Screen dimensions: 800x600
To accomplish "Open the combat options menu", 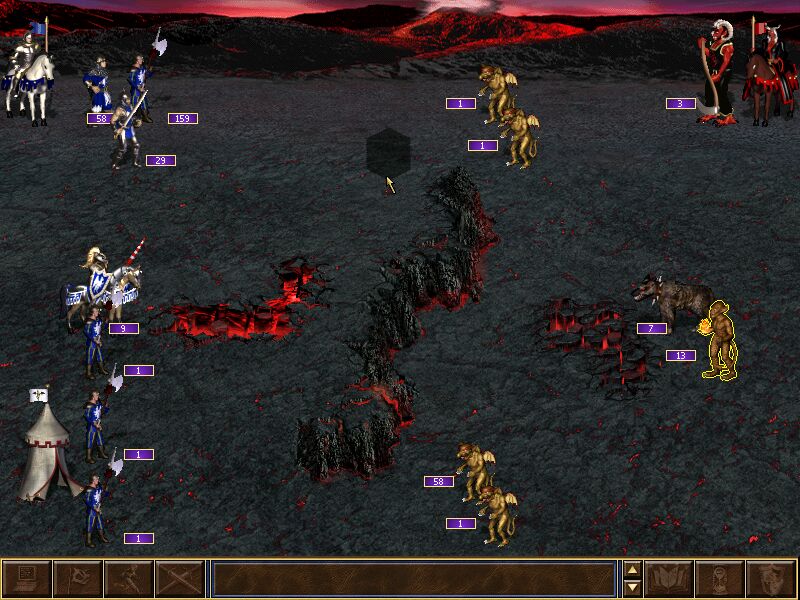I will [26, 579].
